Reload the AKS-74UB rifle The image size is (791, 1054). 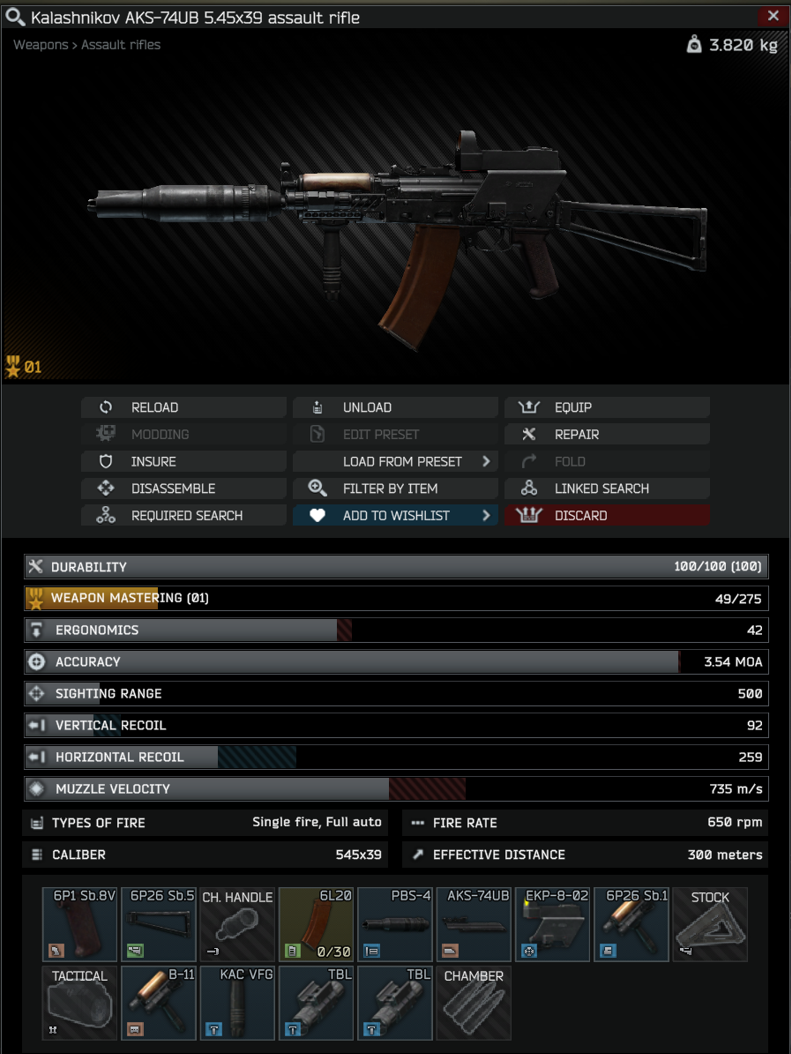pos(183,408)
